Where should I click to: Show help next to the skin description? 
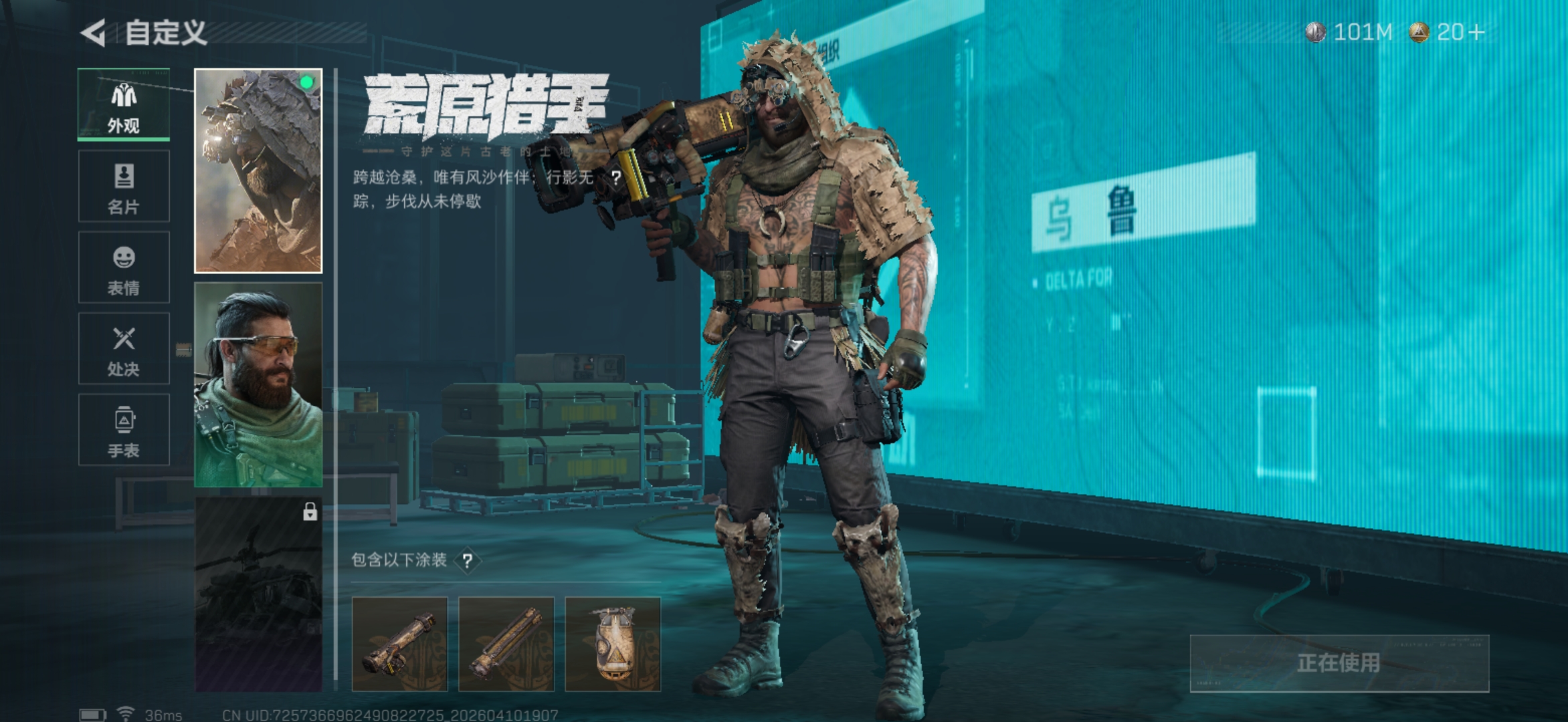tap(616, 178)
